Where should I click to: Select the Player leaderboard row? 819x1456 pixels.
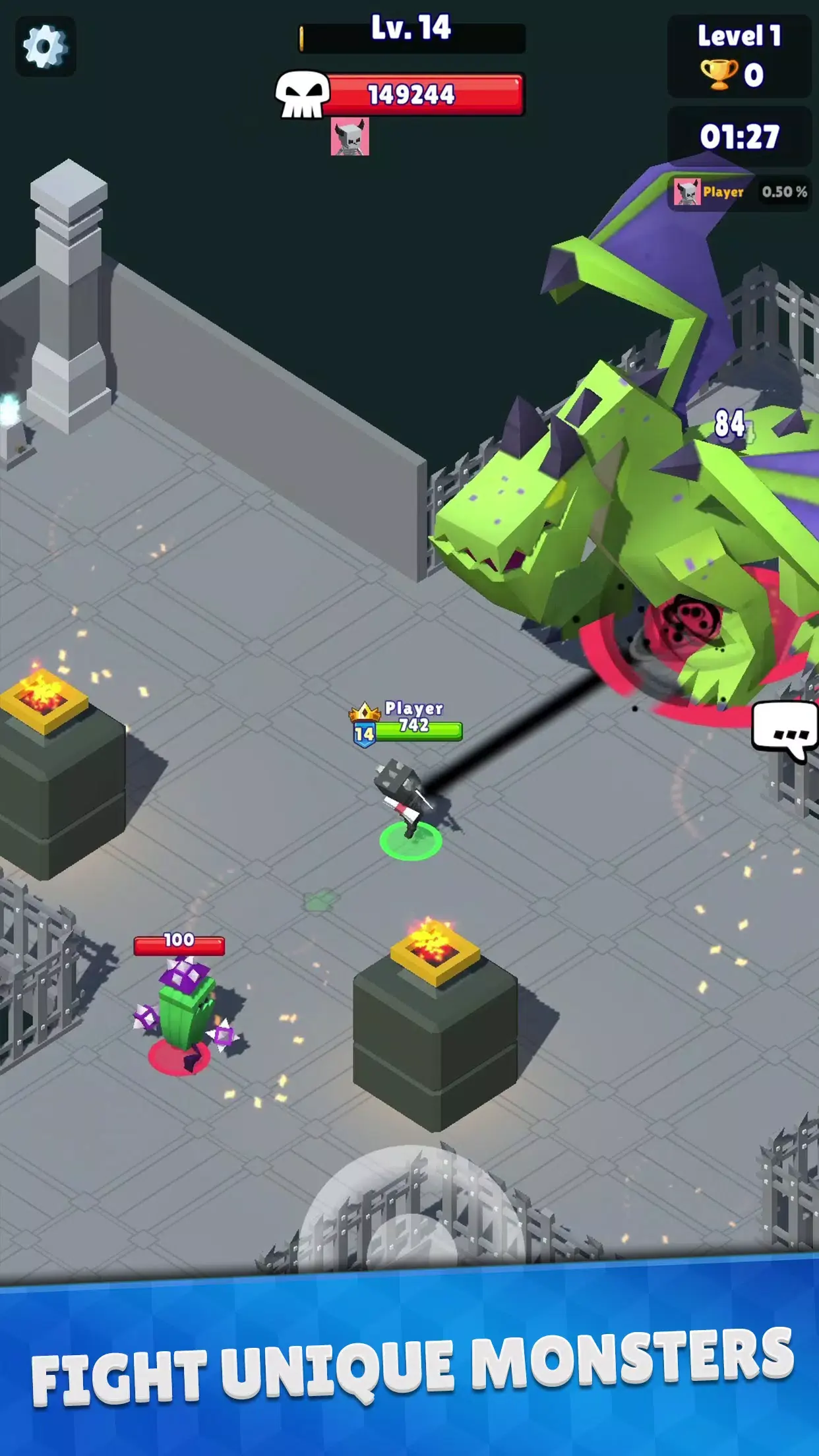point(739,192)
